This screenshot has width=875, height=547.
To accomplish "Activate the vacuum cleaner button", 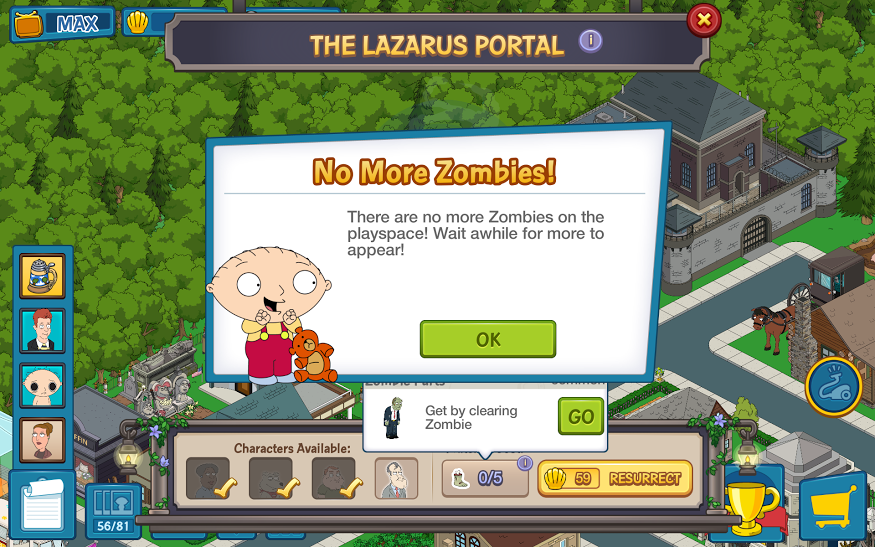I will [x=834, y=387].
